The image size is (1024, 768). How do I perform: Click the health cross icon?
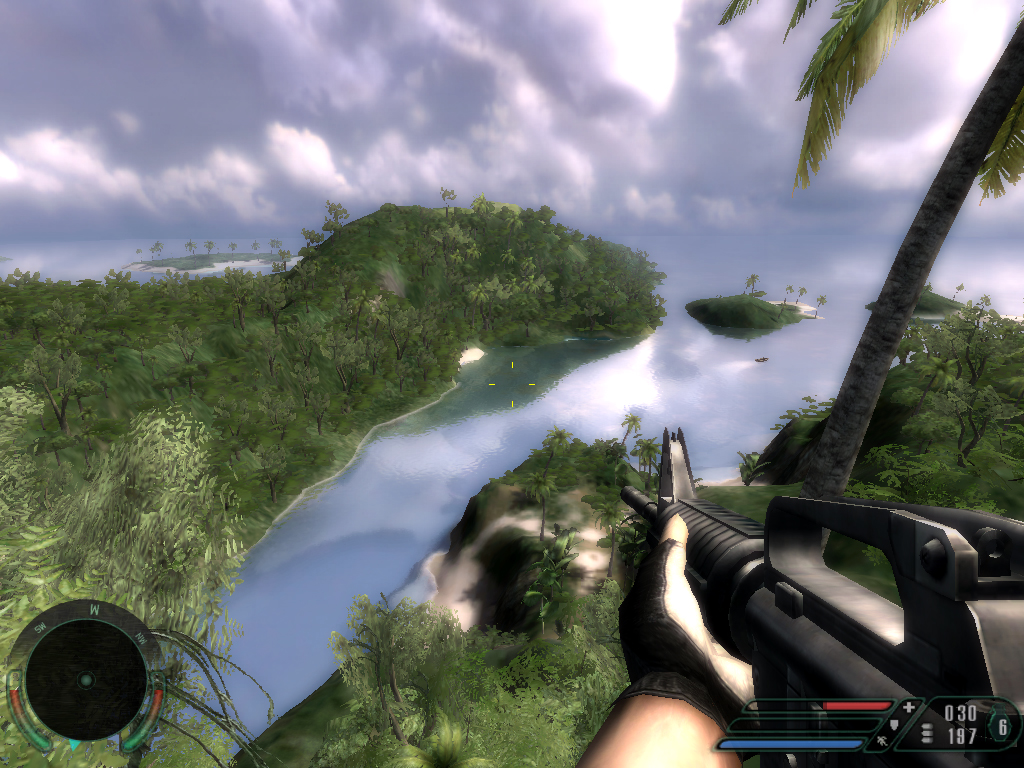(908, 707)
